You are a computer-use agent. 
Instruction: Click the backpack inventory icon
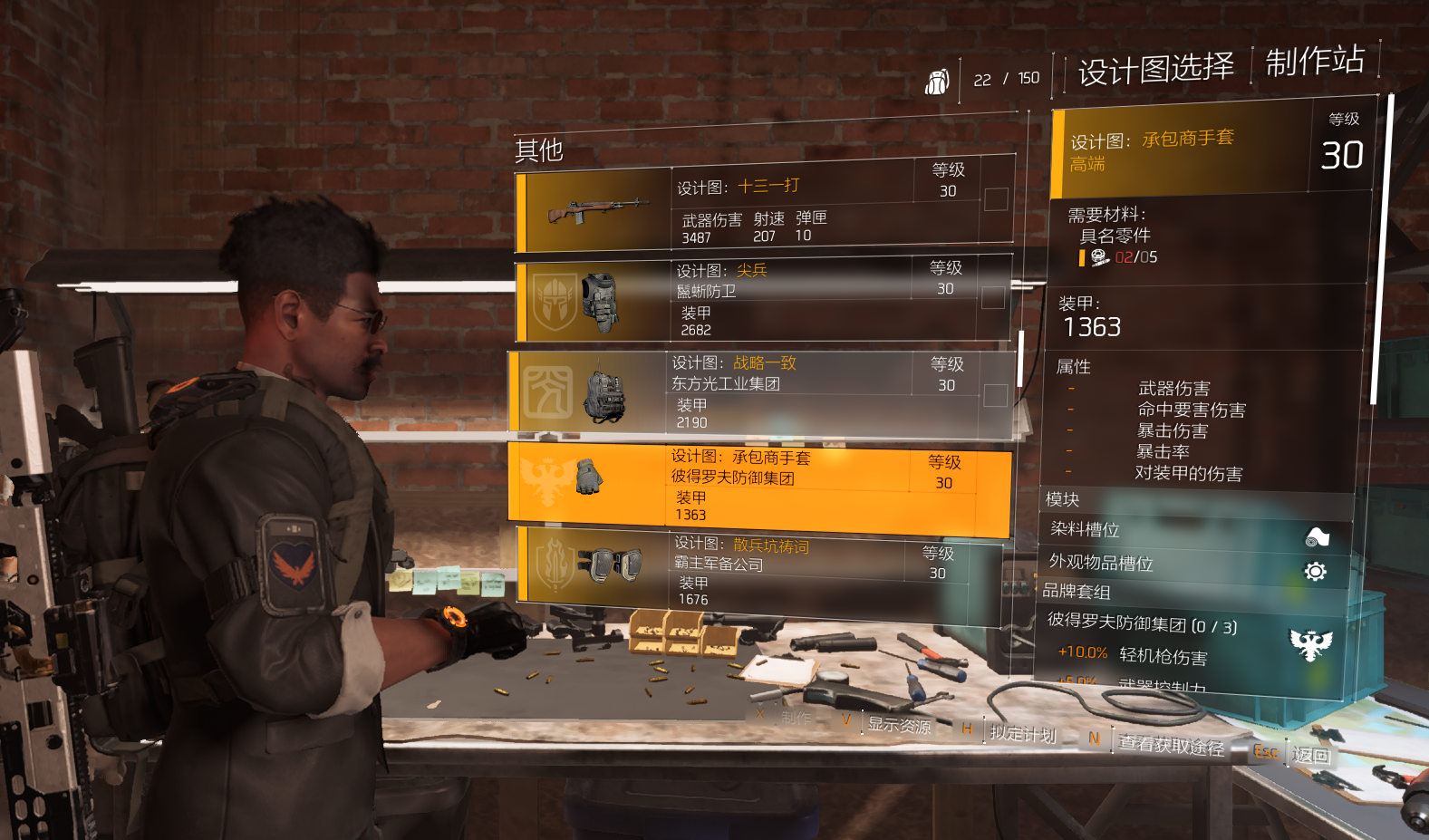937,82
